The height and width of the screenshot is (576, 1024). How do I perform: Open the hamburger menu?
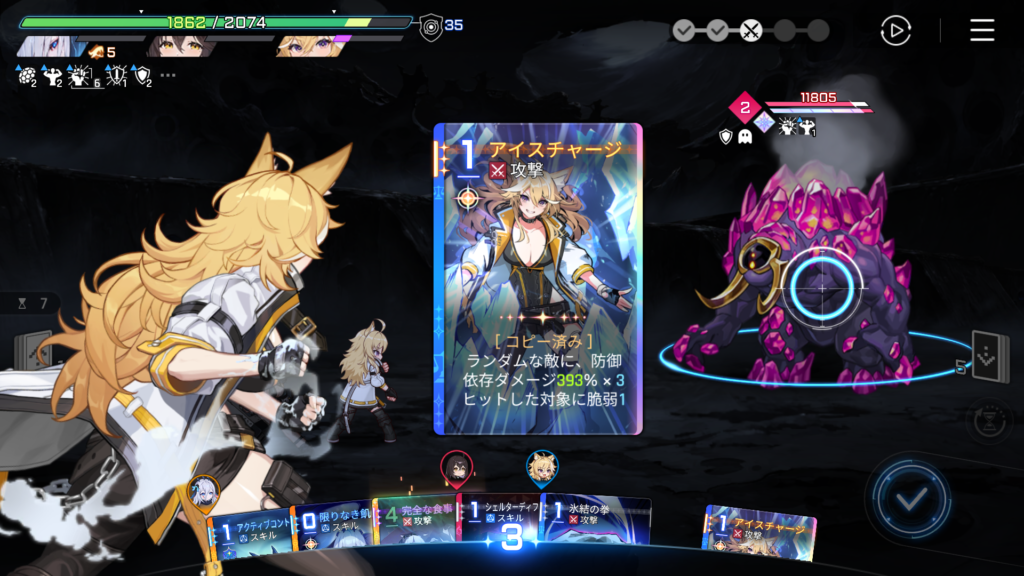(x=982, y=30)
